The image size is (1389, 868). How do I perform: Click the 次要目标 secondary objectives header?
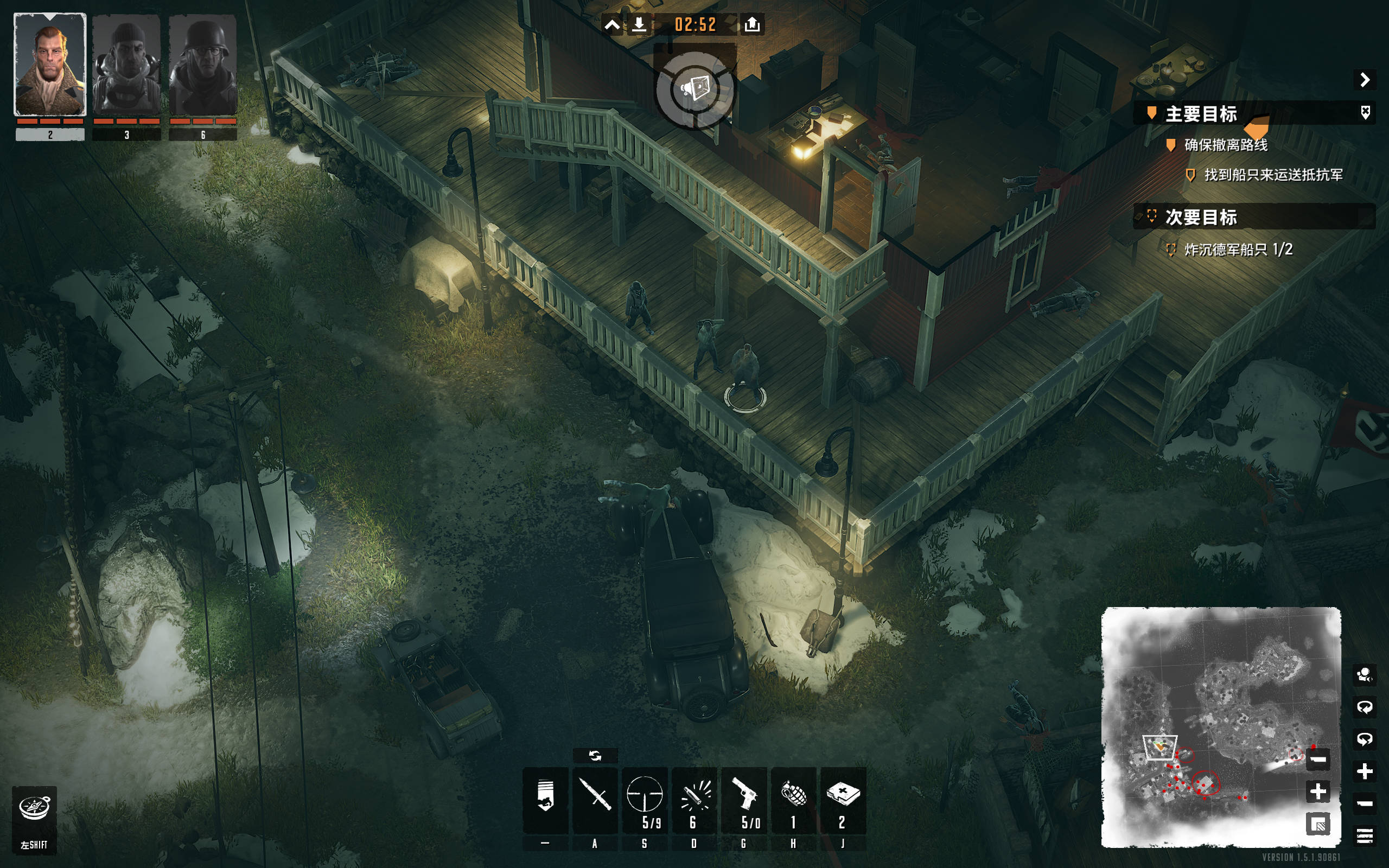tap(1201, 217)
